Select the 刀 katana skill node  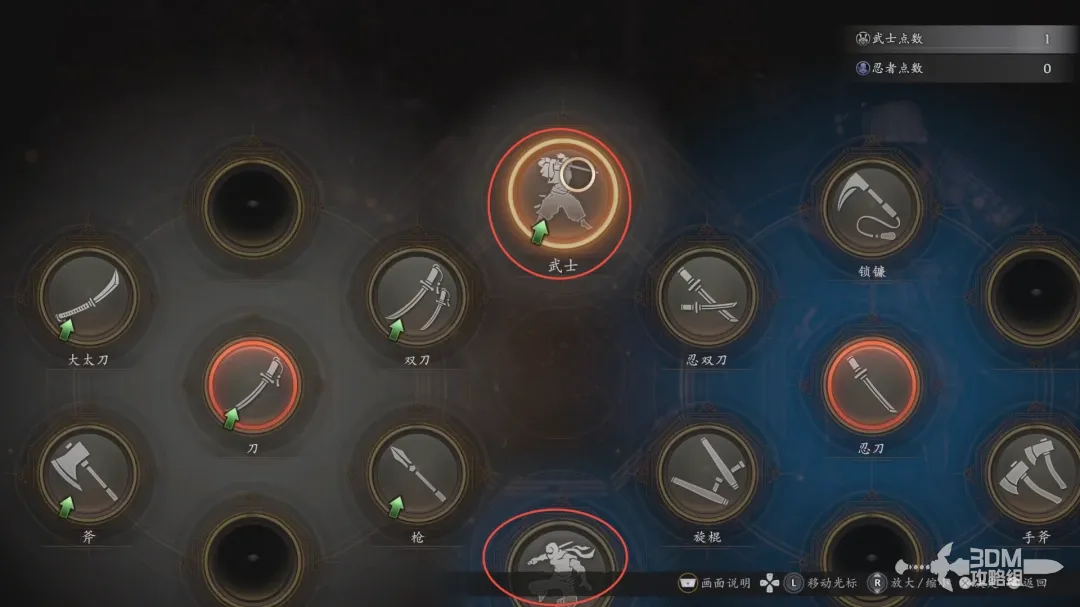click(253, 385)
